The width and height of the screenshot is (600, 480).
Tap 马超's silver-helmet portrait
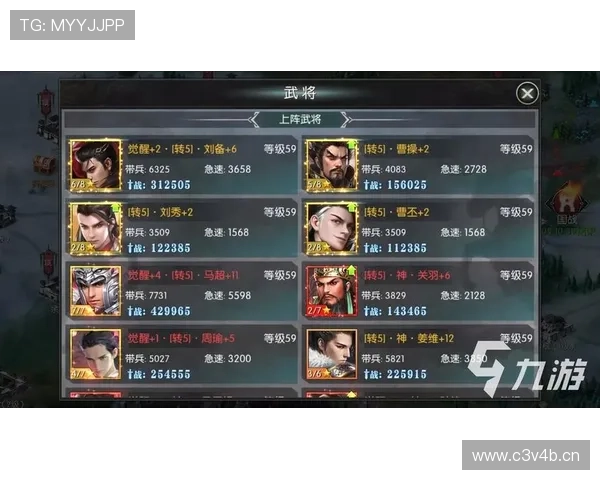coord(95,291)
